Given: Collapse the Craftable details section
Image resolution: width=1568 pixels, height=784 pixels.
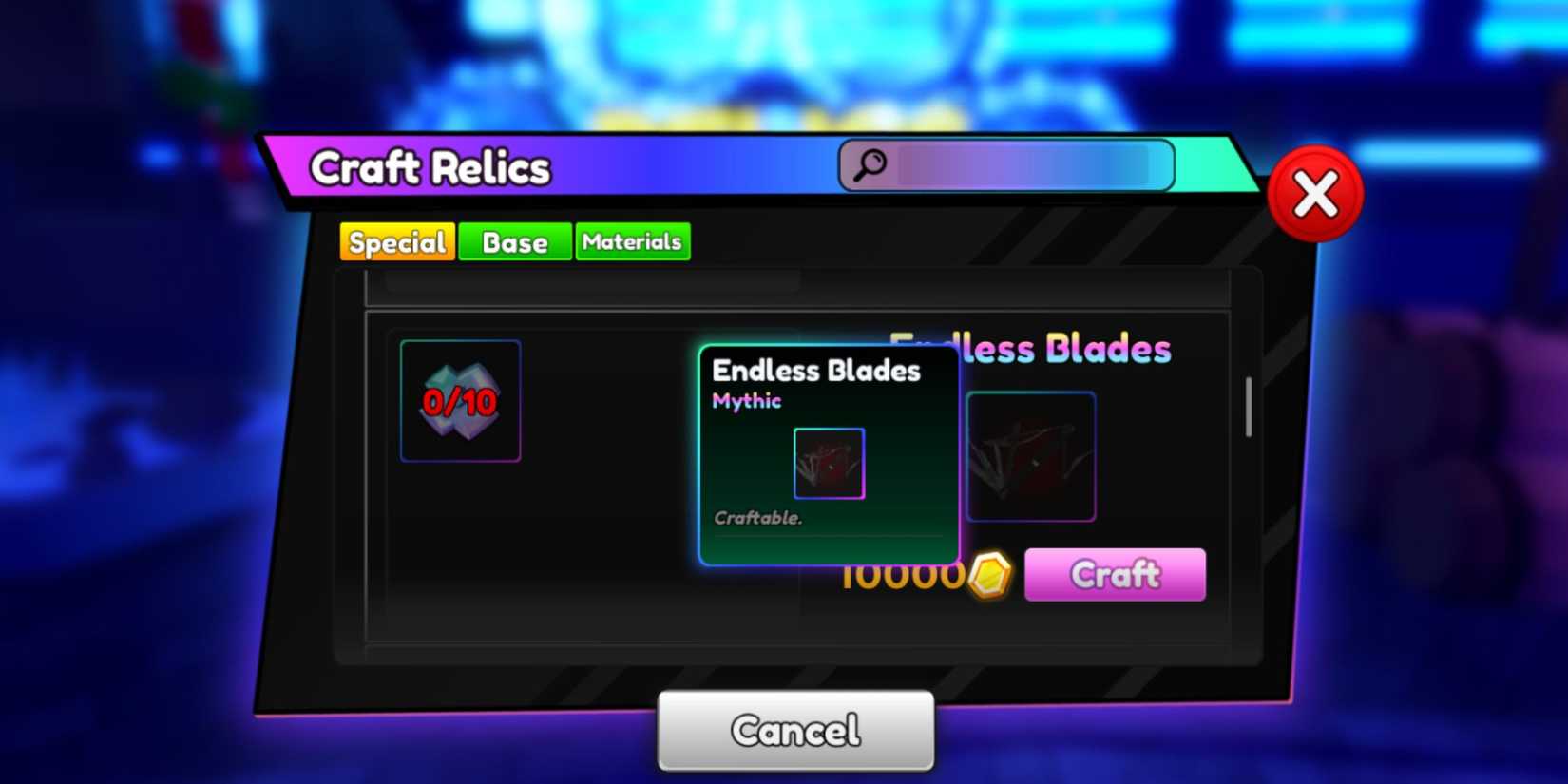Looking at the screenshot, I should (757, 518).
